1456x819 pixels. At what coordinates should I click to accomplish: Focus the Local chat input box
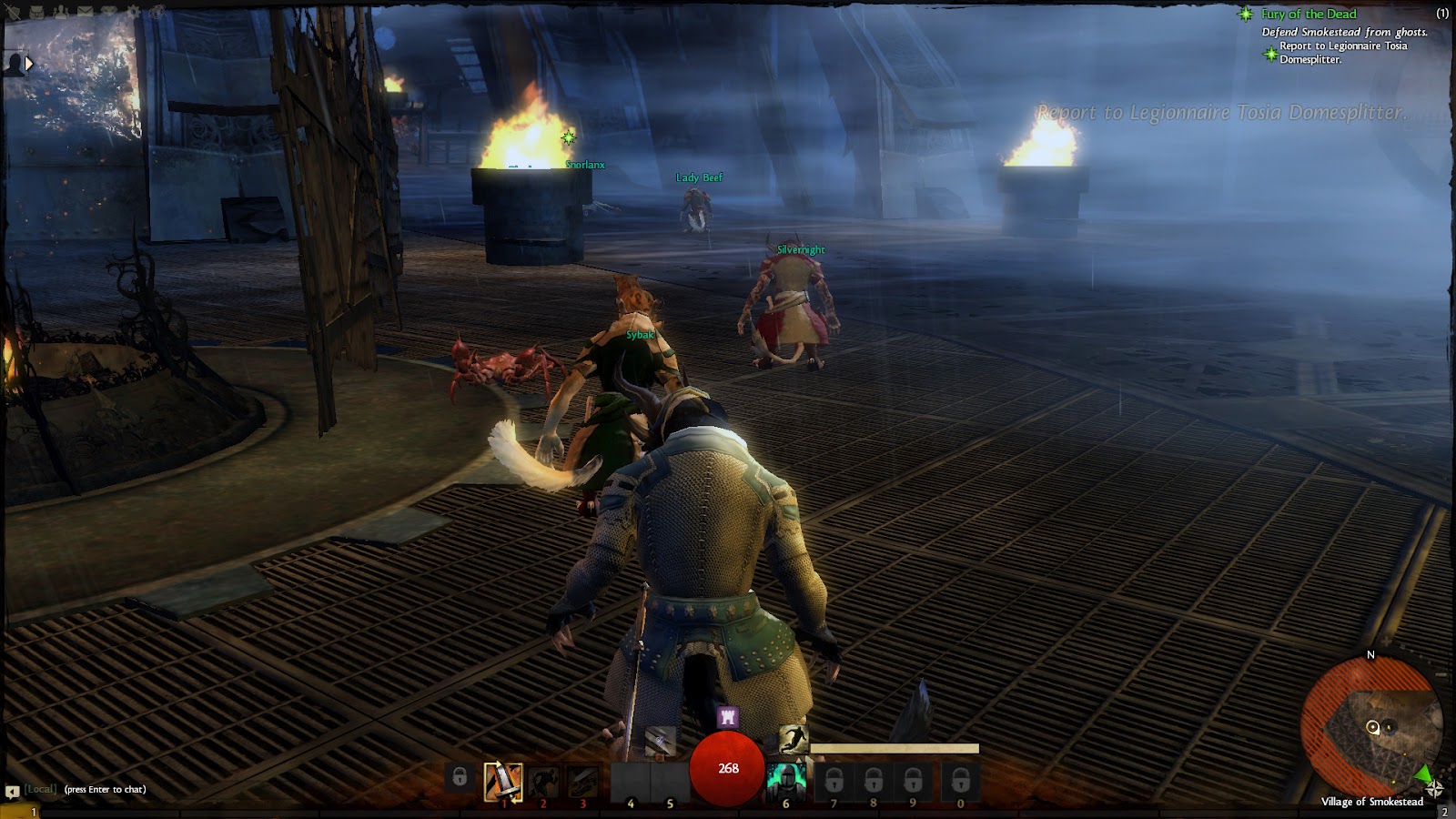click(105, 789)
